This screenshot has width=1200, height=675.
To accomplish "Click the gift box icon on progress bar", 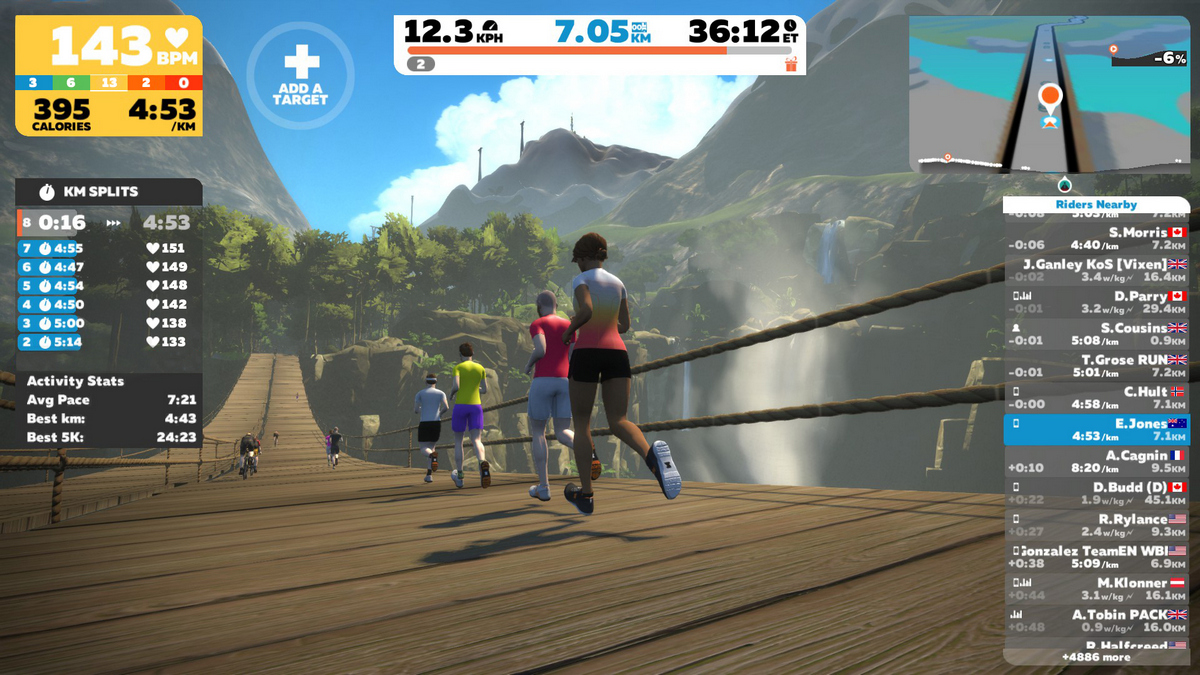I will pyautogui.click(x=791, y=64).
